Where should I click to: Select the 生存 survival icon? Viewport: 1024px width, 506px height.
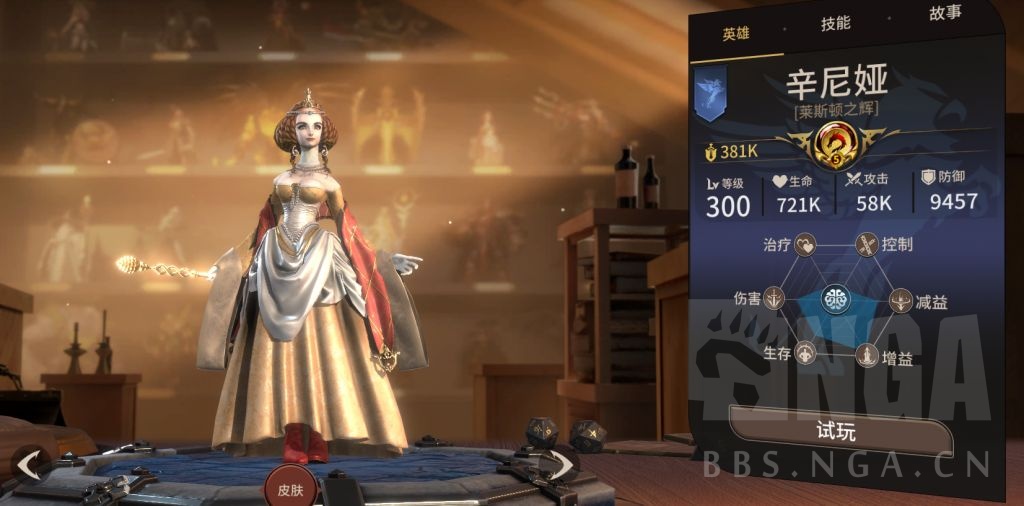[x=806, y=353]
